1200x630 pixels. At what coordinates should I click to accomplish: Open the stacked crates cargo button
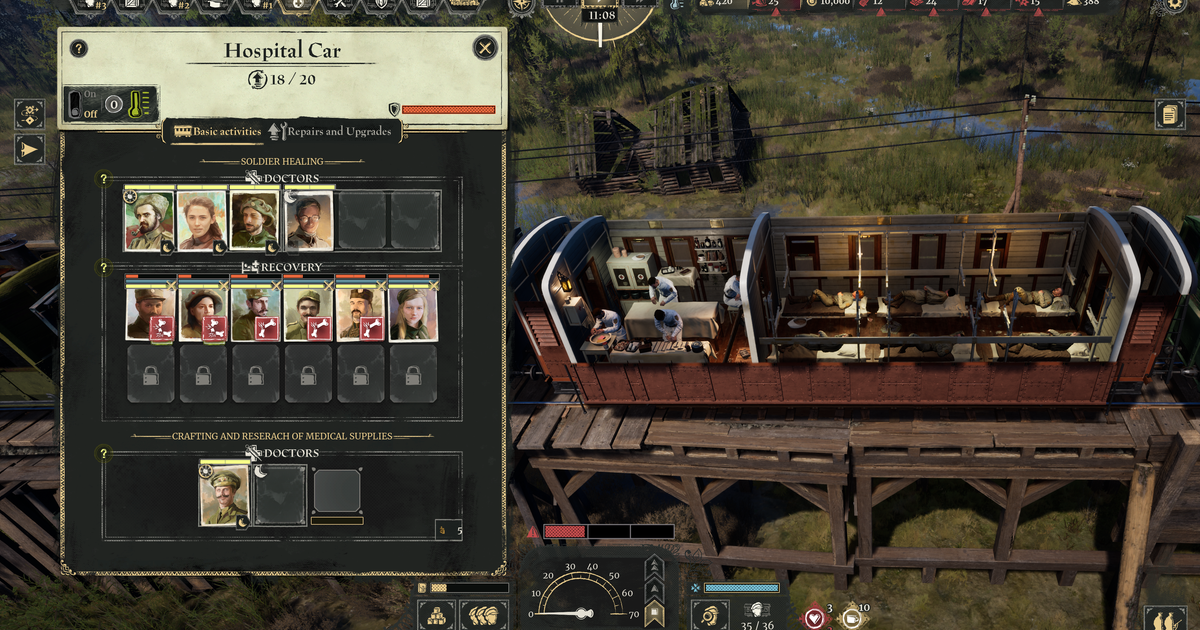click(436, 613)
